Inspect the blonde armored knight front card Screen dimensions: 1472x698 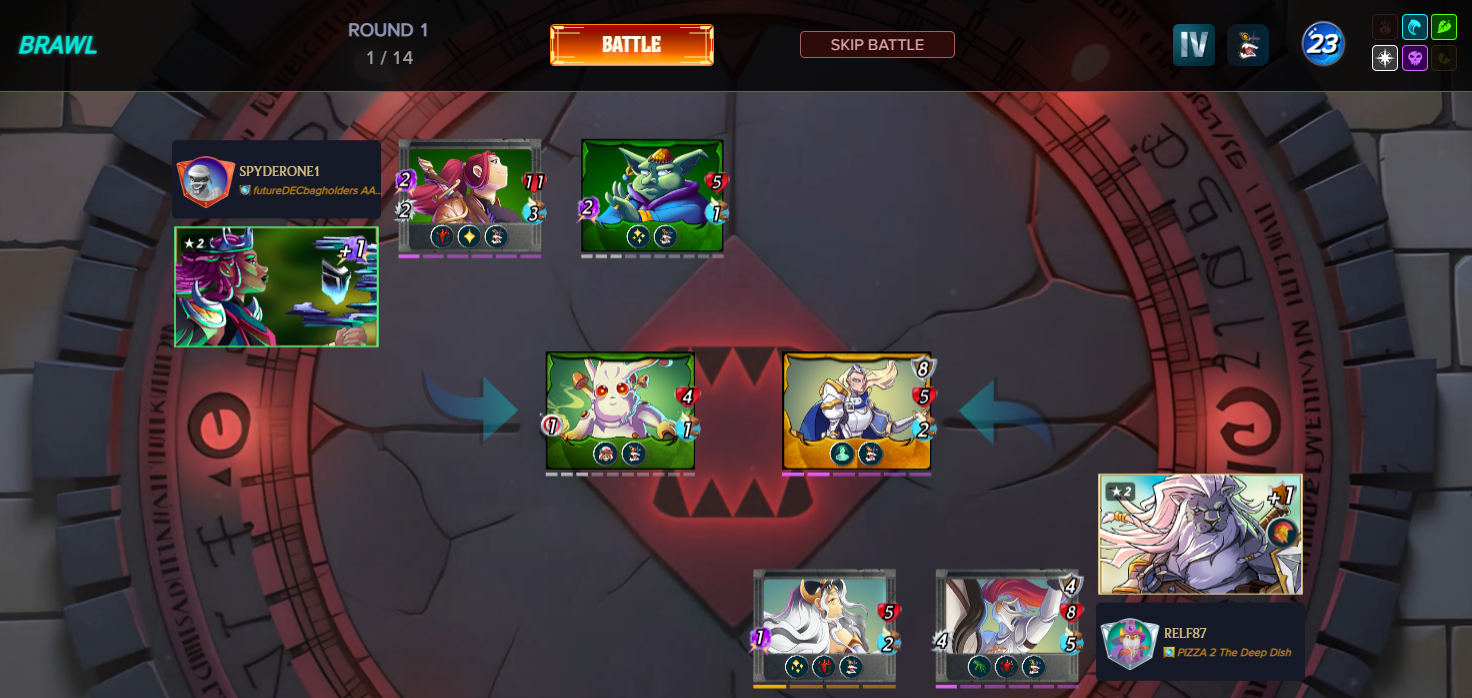857,410
